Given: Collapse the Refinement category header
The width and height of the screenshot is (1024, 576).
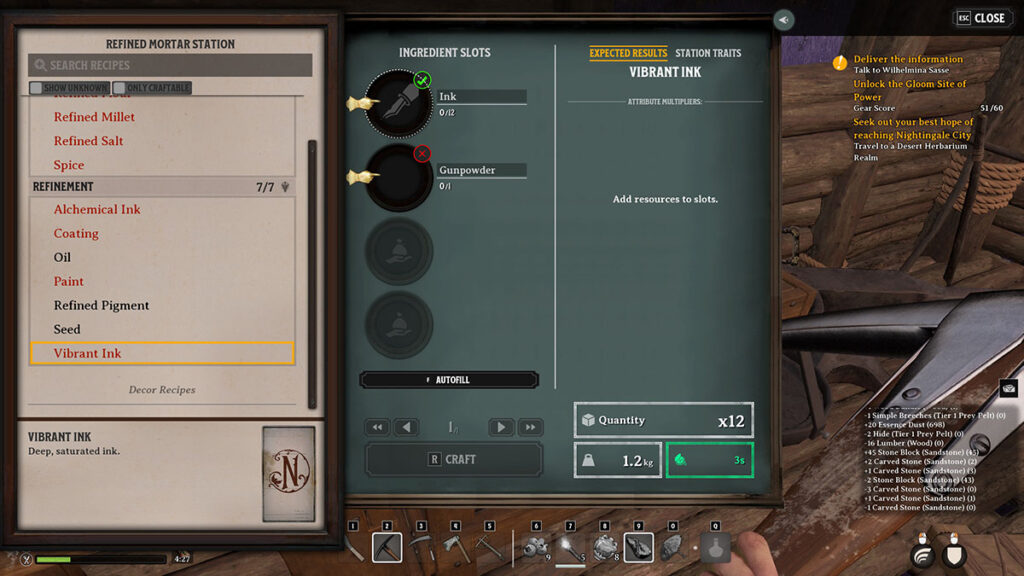Looking at the screenshot, I should pos(162,187).
